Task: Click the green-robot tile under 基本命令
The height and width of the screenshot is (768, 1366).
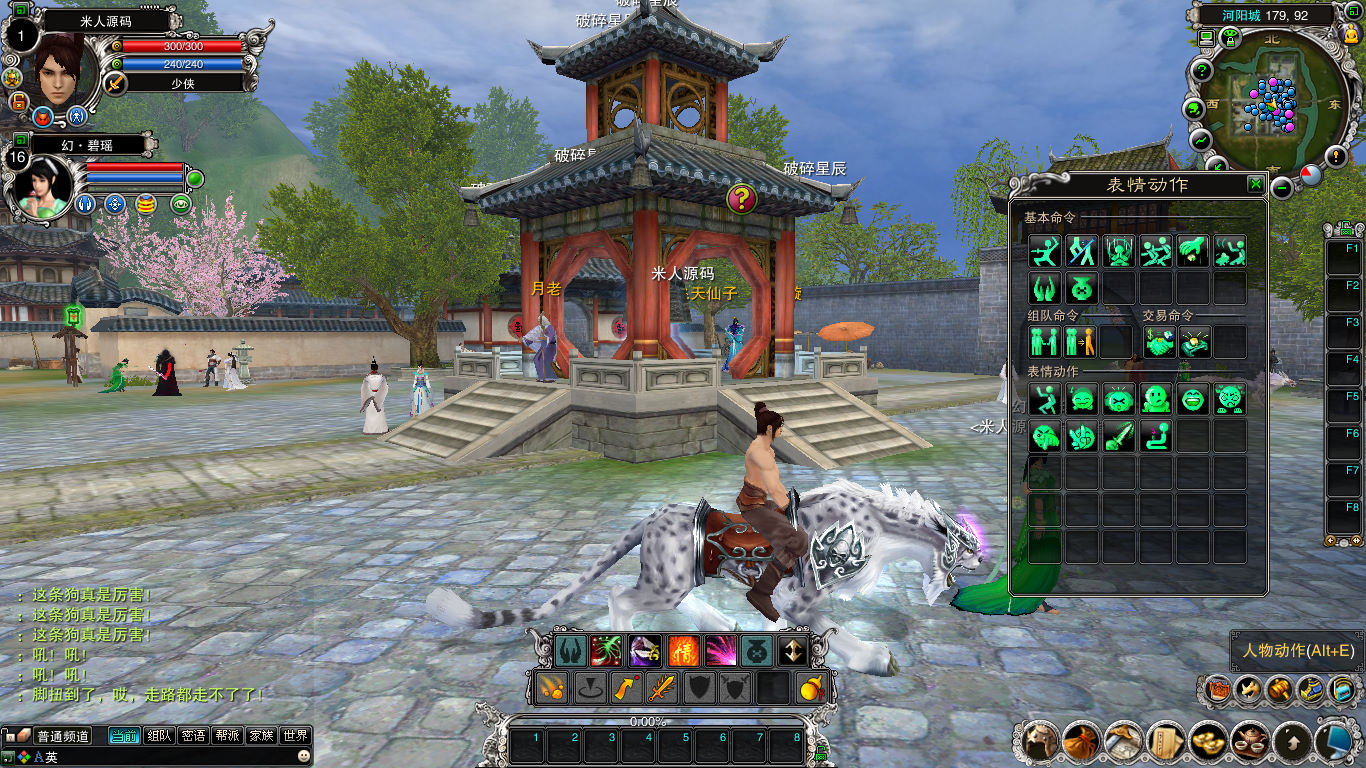Action: pyautogui.click(x=1082, y=289)
